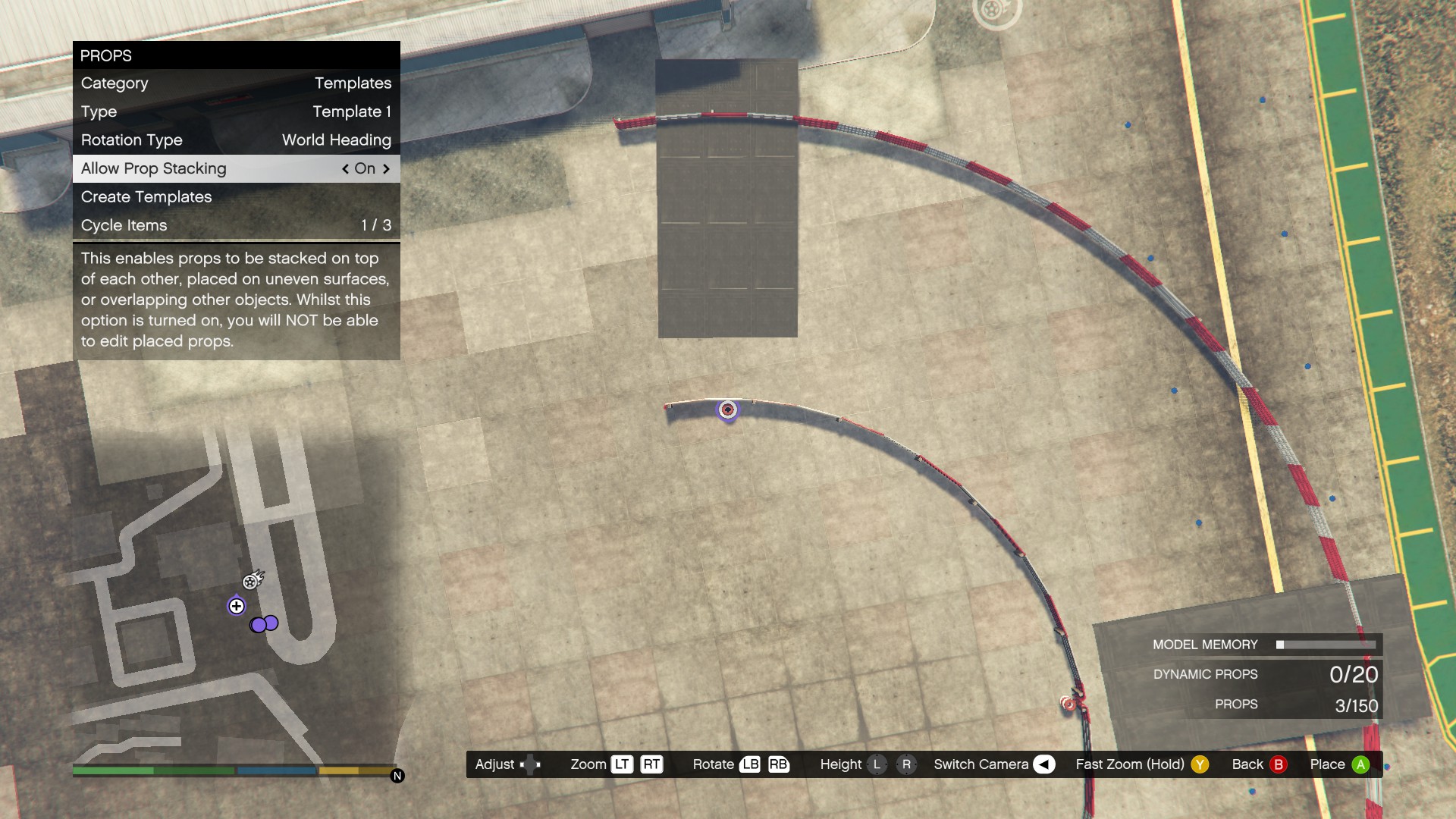Open the Rotation Type option
This screenshot has height=819, width=1456.
coord(236,140)
